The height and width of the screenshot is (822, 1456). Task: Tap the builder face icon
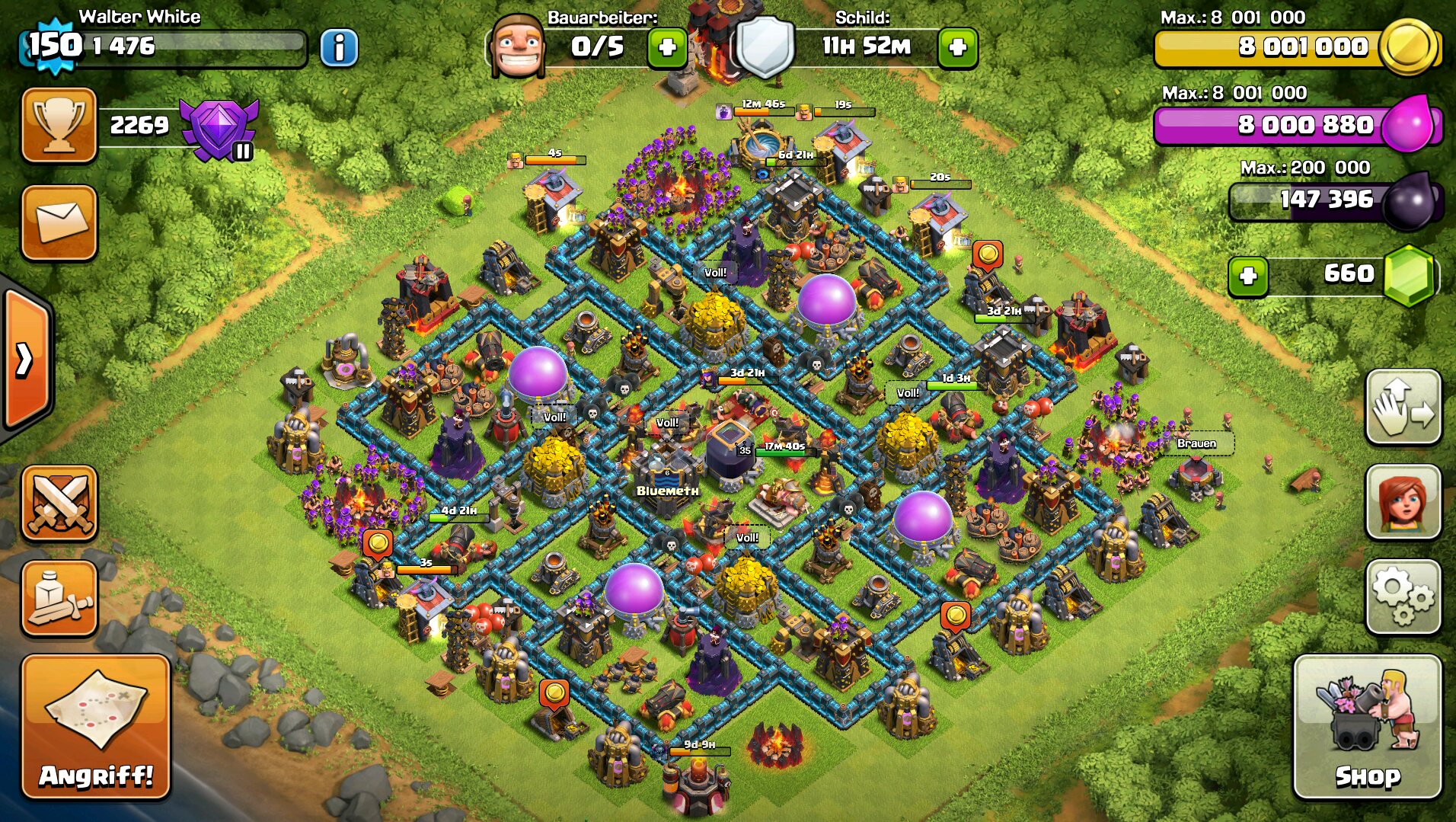[518, 47]
